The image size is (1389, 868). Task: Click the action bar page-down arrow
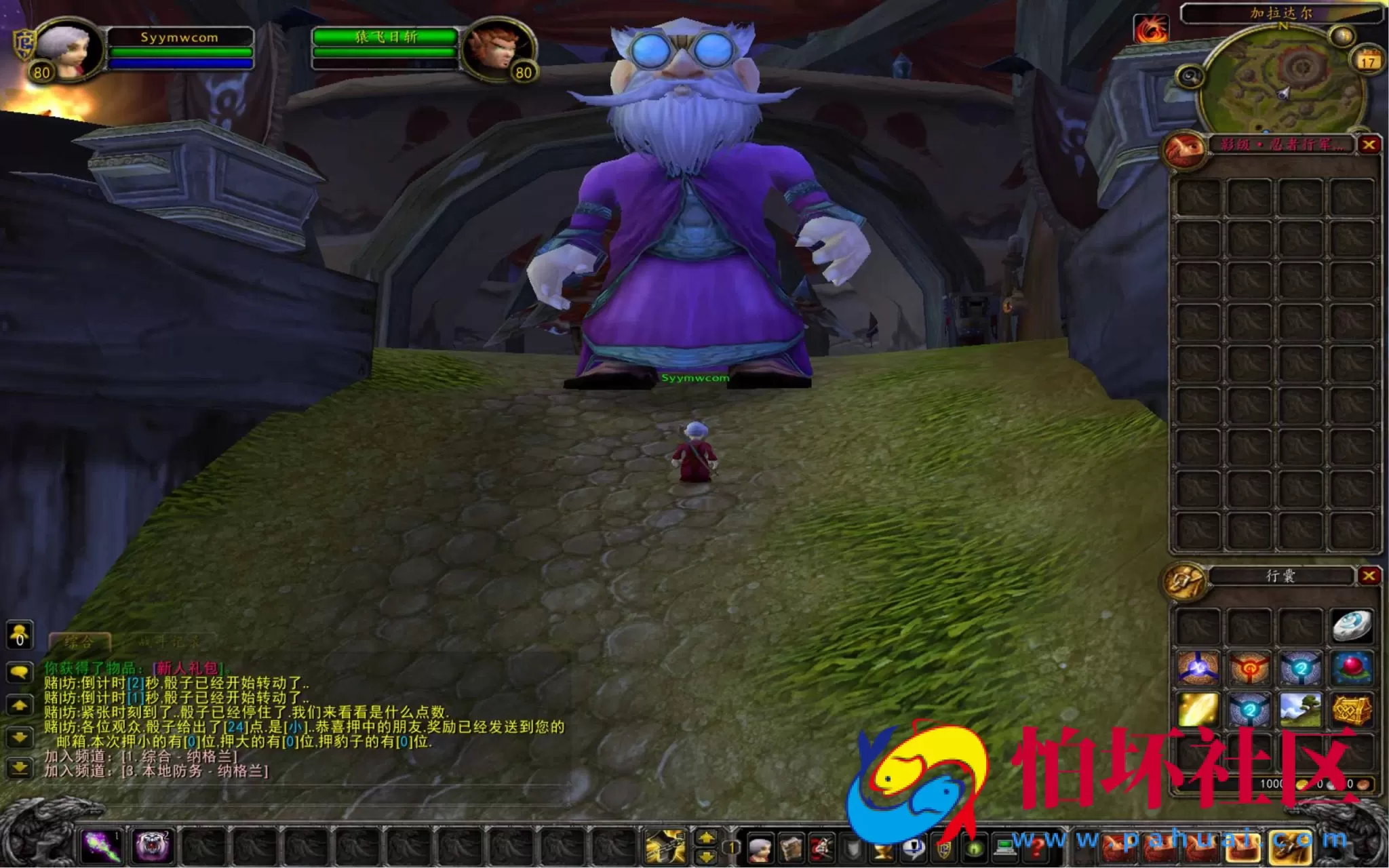tap(705, 856)
